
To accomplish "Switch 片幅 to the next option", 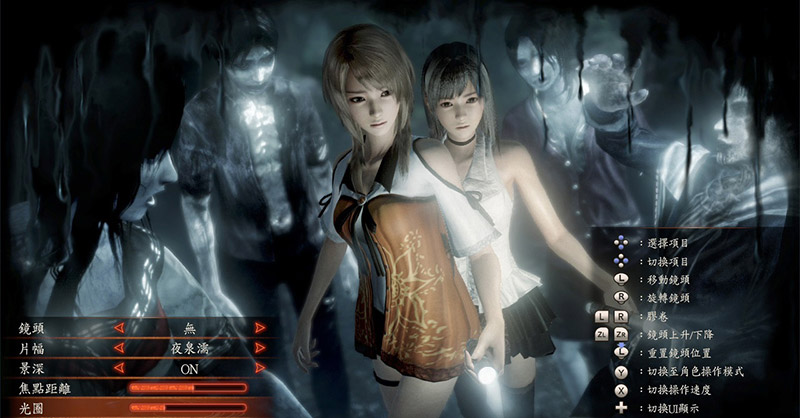I will point(260,349).
